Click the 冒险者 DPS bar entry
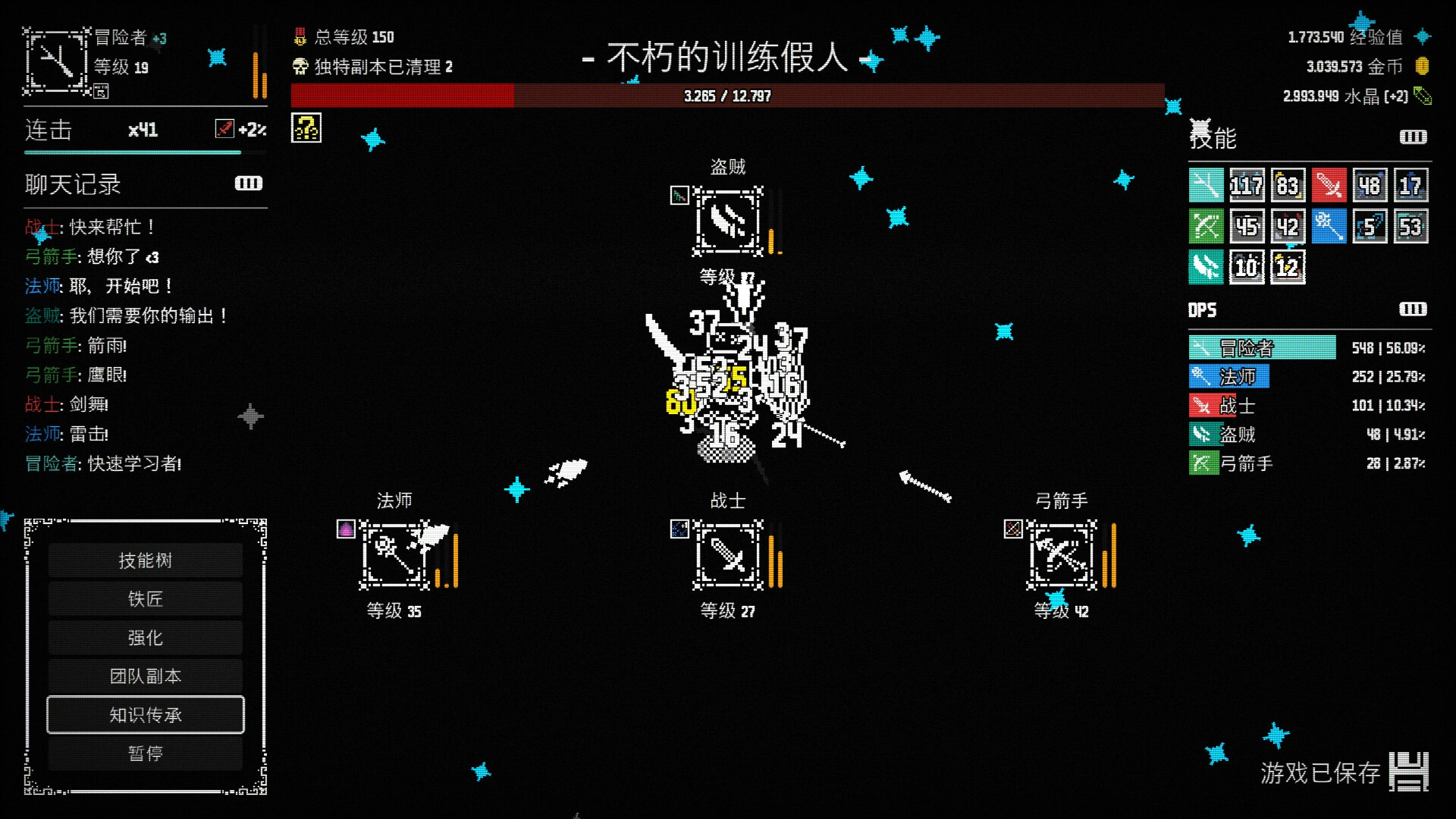The image size is (1456, 819). [x=1261, y=347]
